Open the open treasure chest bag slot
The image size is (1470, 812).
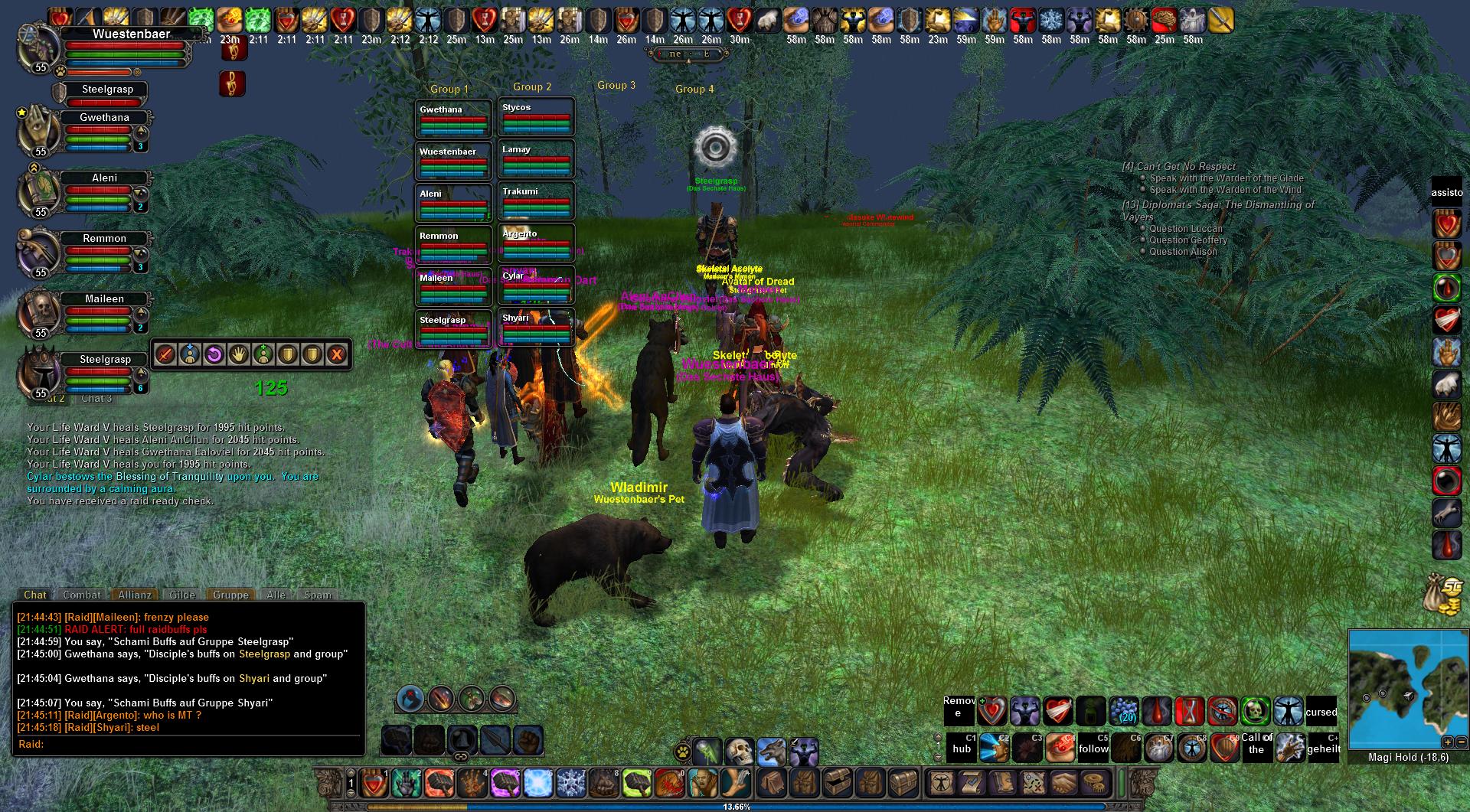point(838,783)
